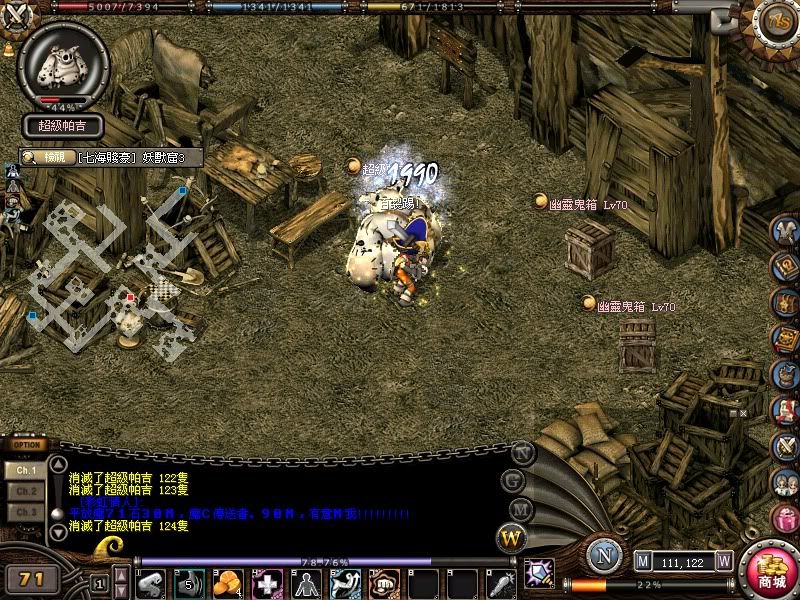
Task: Select the round N chat filter button
Action: coord(522,453)
